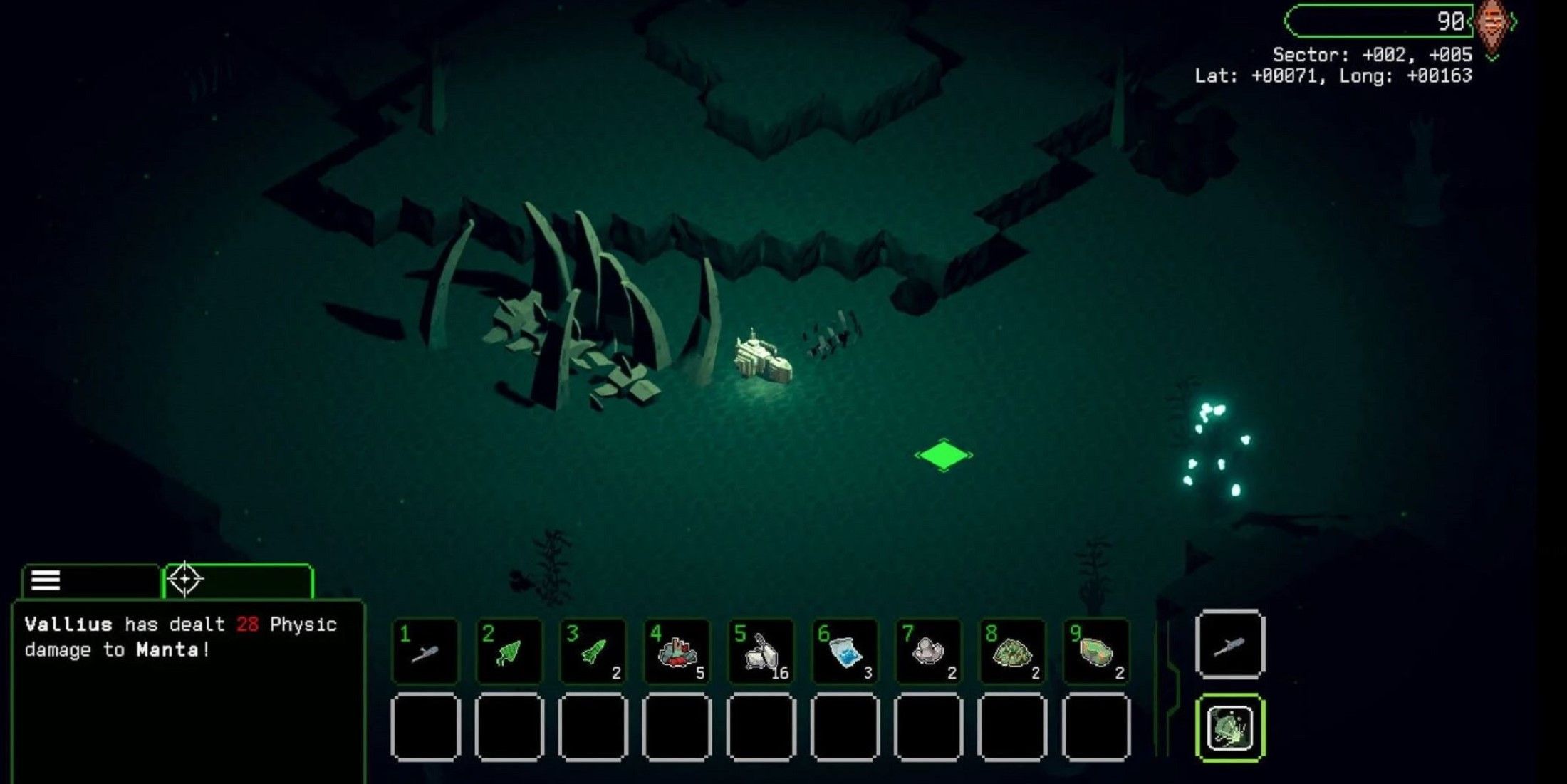Choose the green mineral chunk in slot 9
1567x784 pixels.
[x=1096, y=652]
